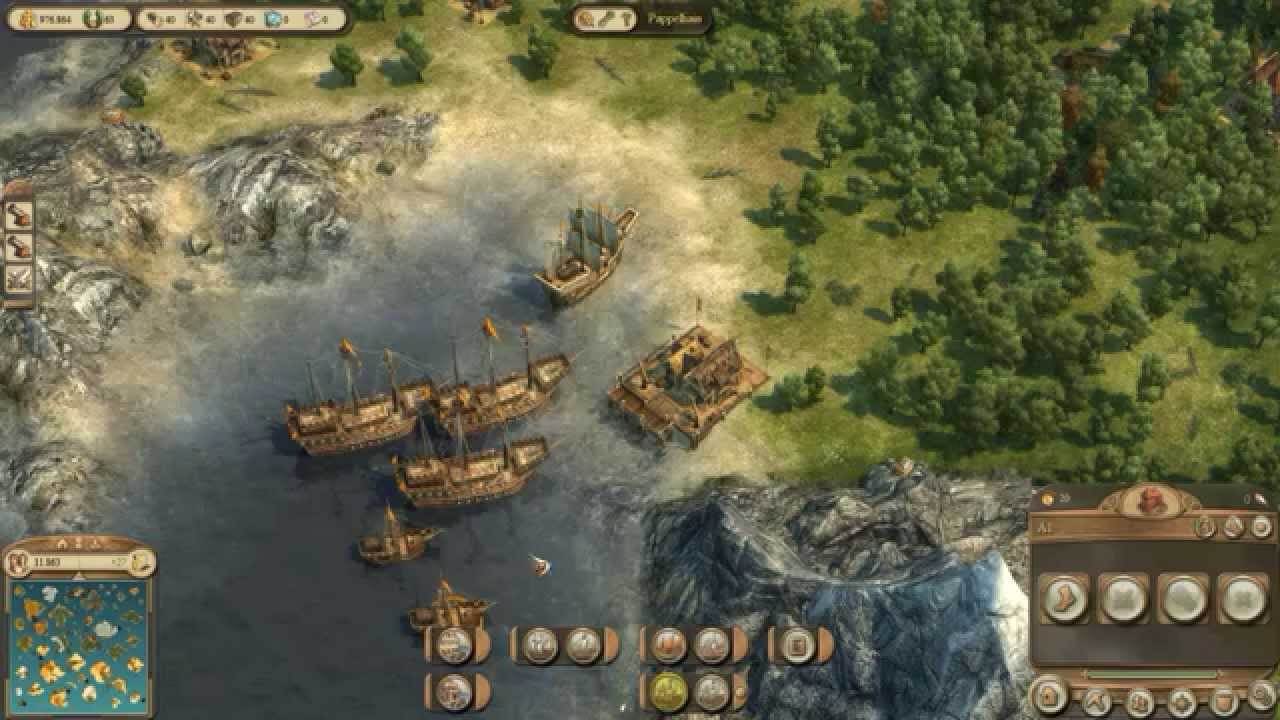Select the boot item slot
1280x720 pixels.
1064,598
